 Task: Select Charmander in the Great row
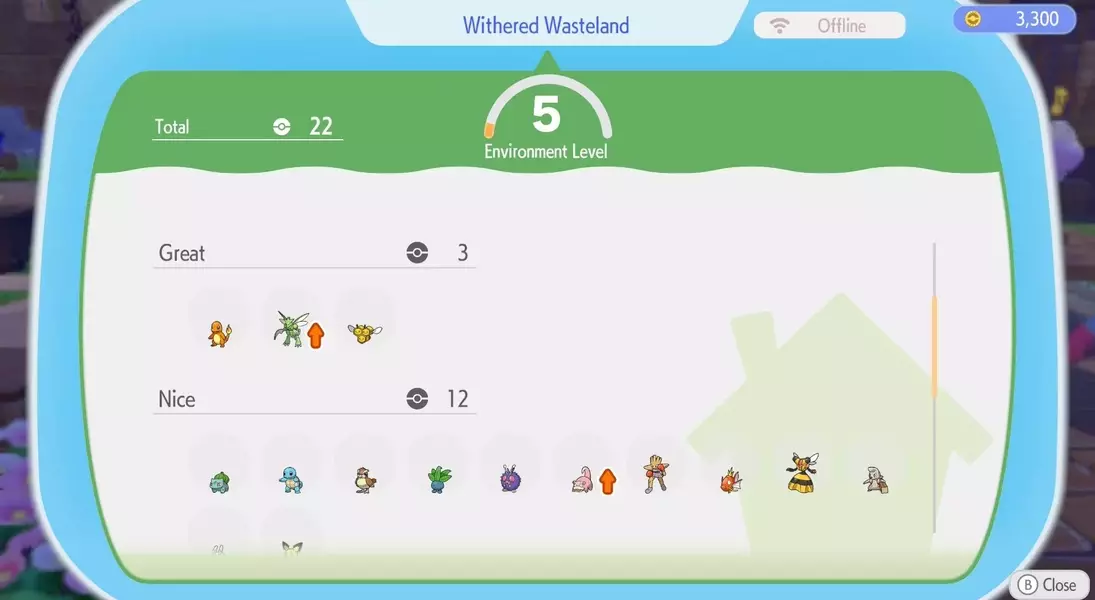219,332
